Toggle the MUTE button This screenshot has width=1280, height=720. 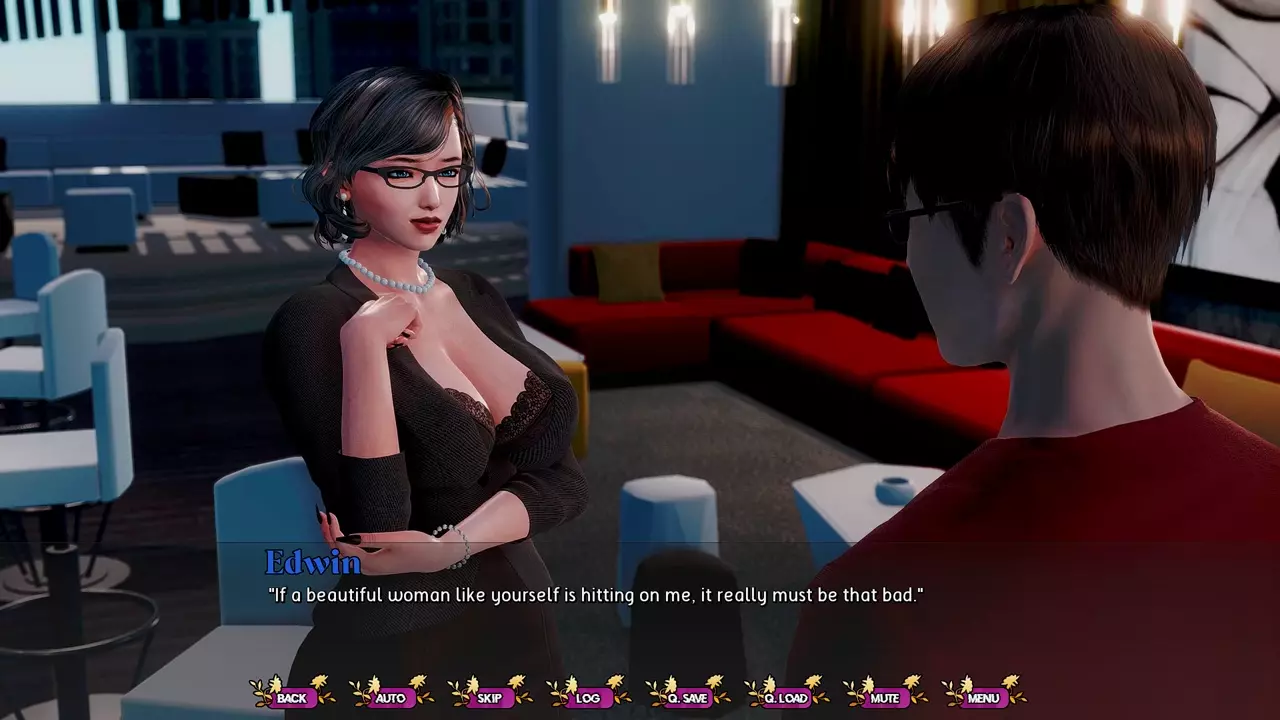tap(885, 697)
